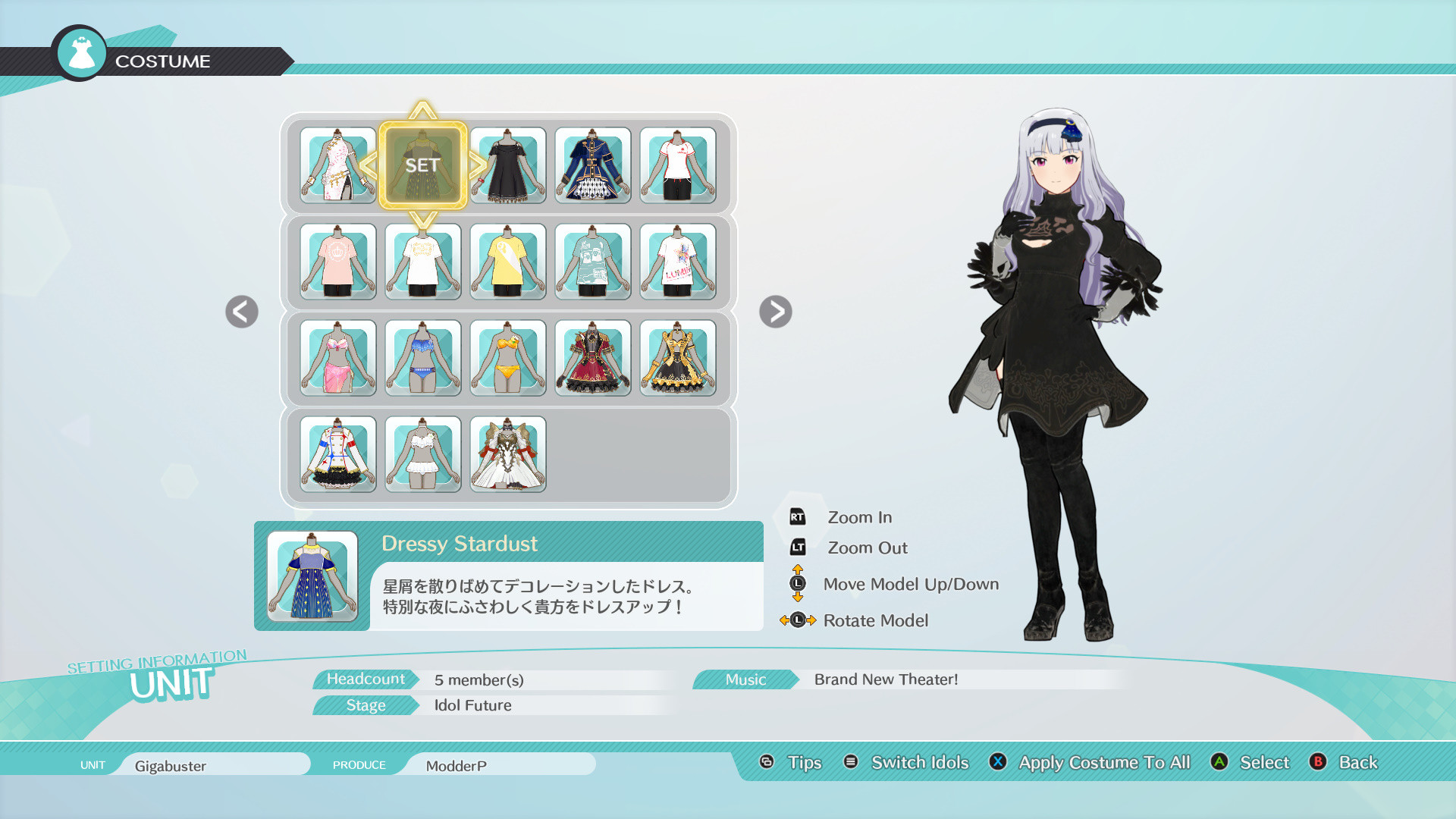Go back a costume page with left arrow
Image resolution: width=1456 pixels, height=819 pixels.
point(241,311)
